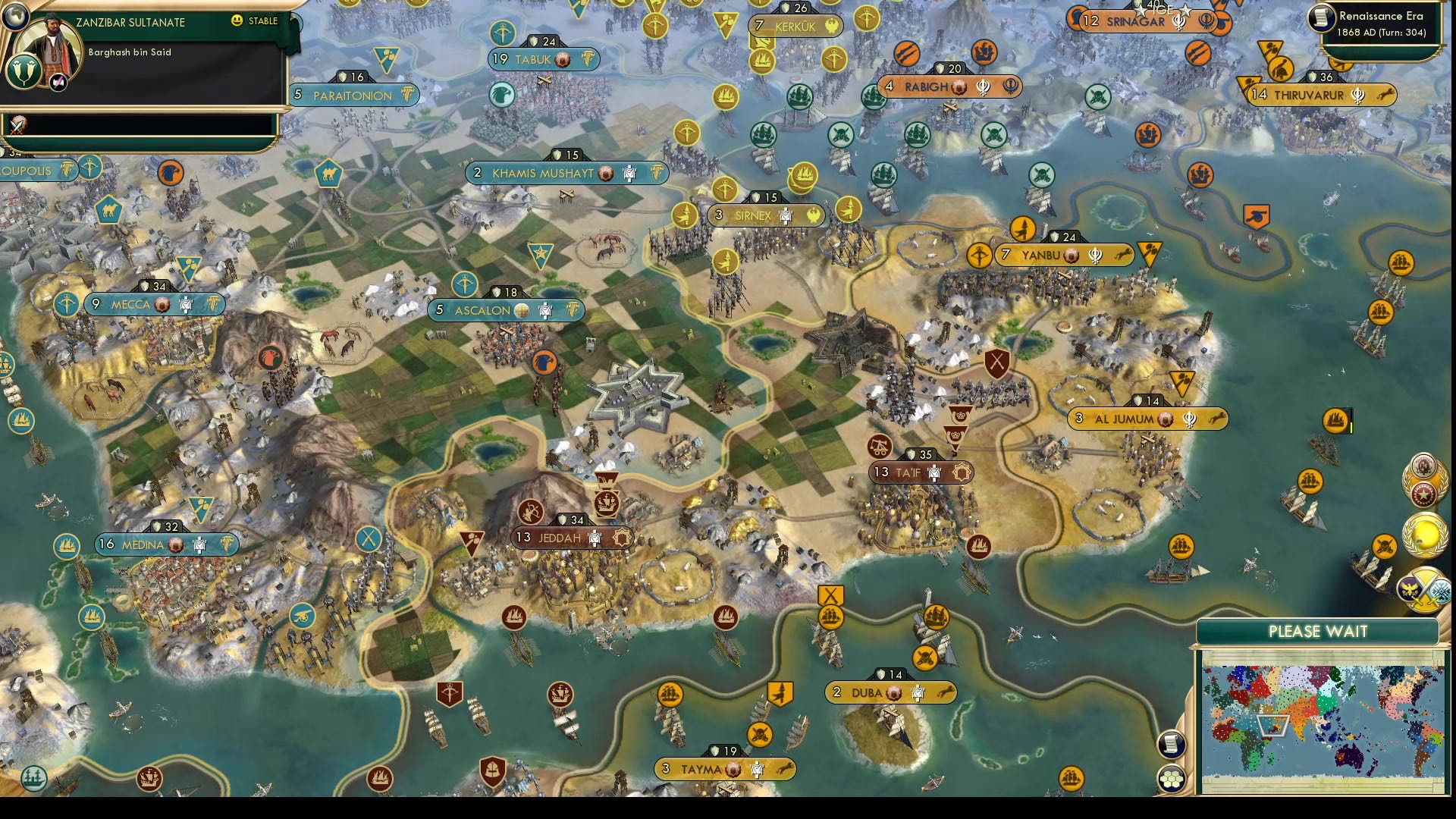Image resolution: width=1456 pixels, height=819 pixels.
Task: Click the Renaissance Era scroll icon
Action: 1321,17
